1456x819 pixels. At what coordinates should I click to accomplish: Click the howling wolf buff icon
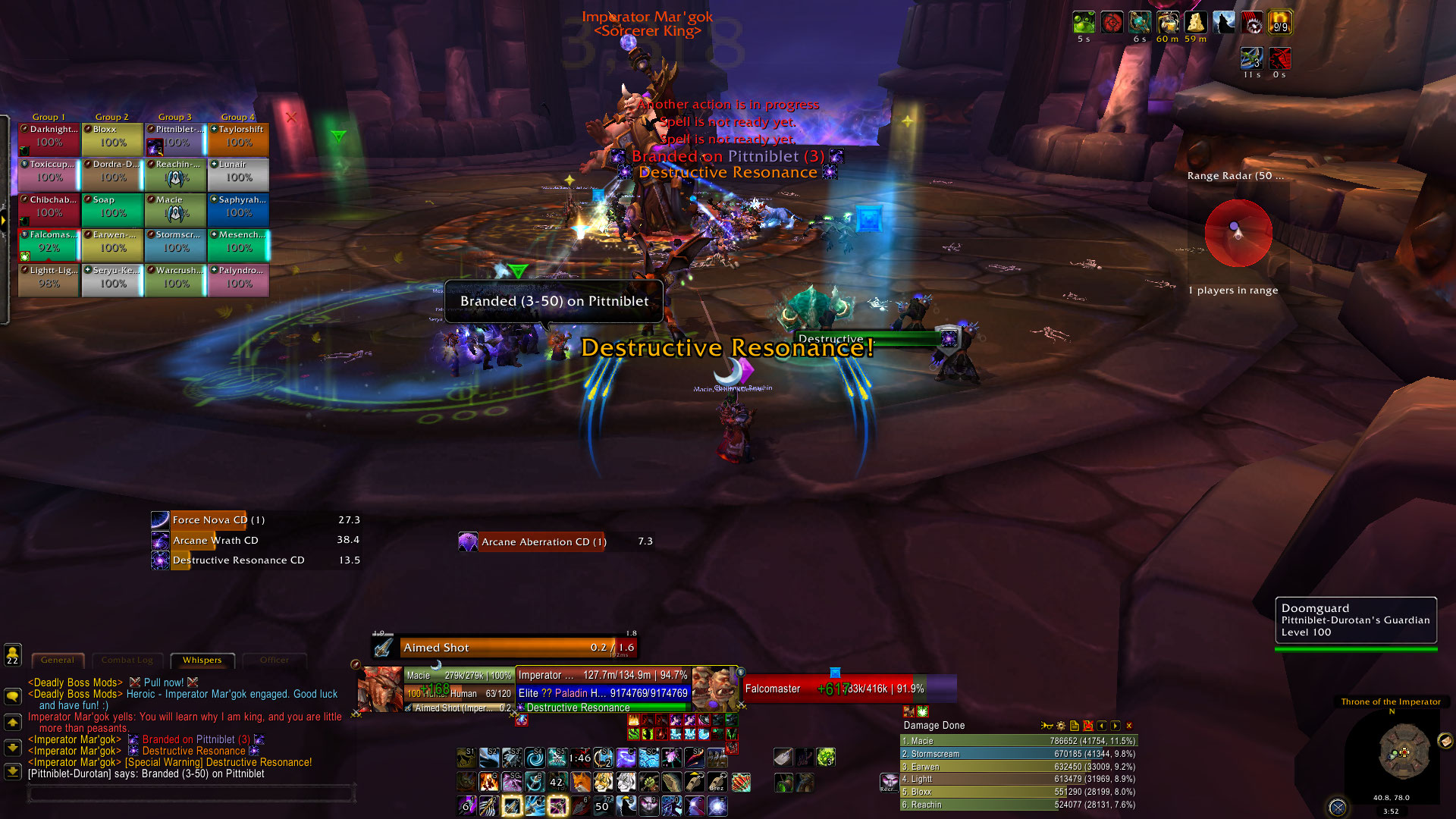(1224, 23)
